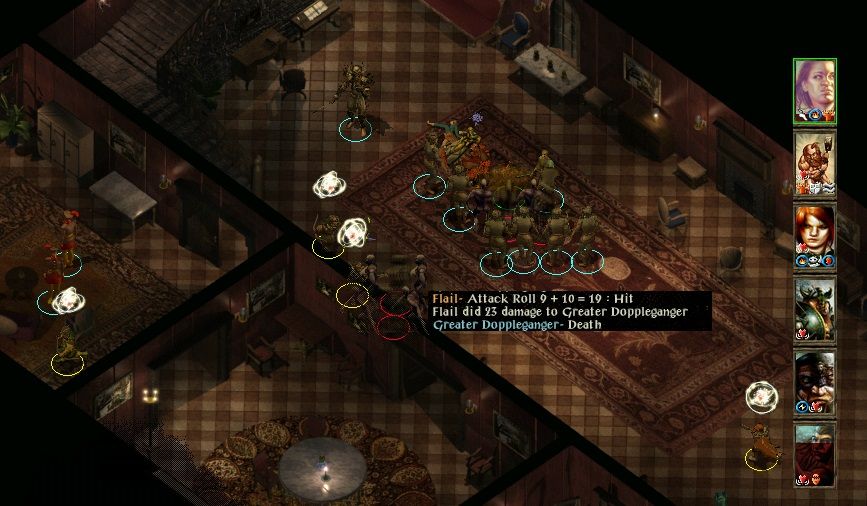Select the green-bordered top party portrait
The image size is (867, 506).
[x=814, y=91]
